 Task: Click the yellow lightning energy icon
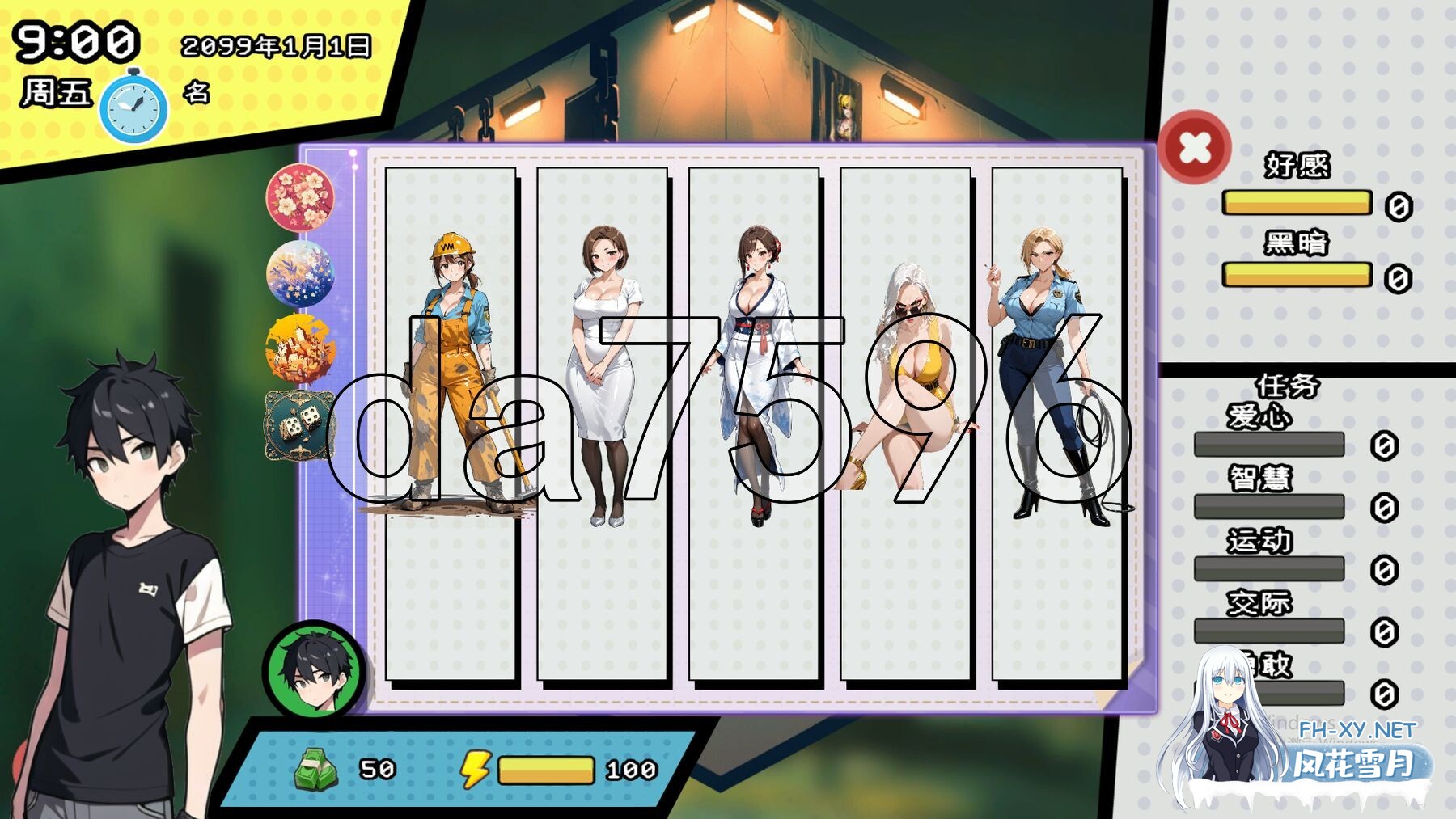pyautogui.click(x=477, y=770)
